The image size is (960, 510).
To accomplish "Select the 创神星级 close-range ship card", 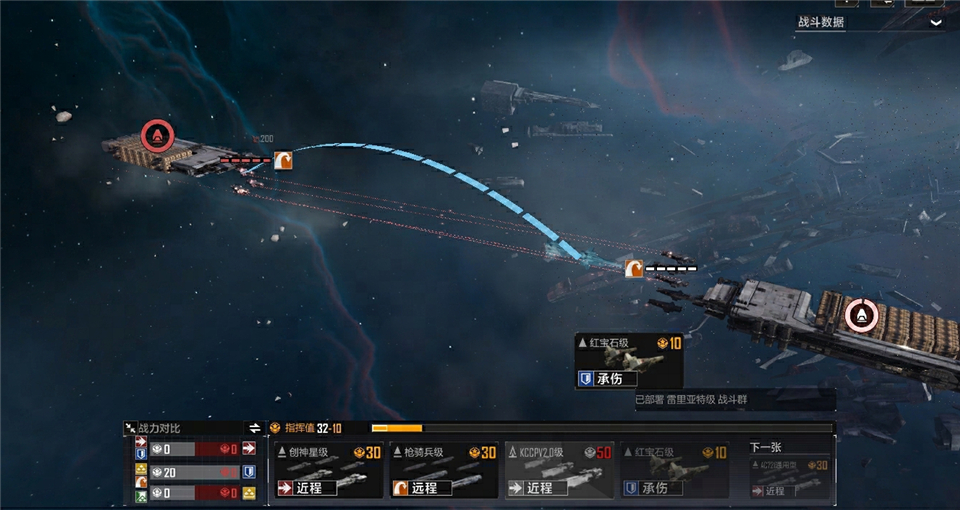I will (x=329, y=470).
